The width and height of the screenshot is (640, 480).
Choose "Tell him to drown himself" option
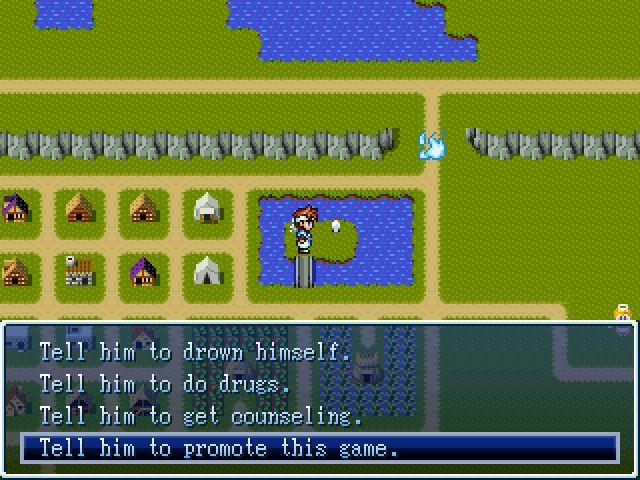click(195, 352)
